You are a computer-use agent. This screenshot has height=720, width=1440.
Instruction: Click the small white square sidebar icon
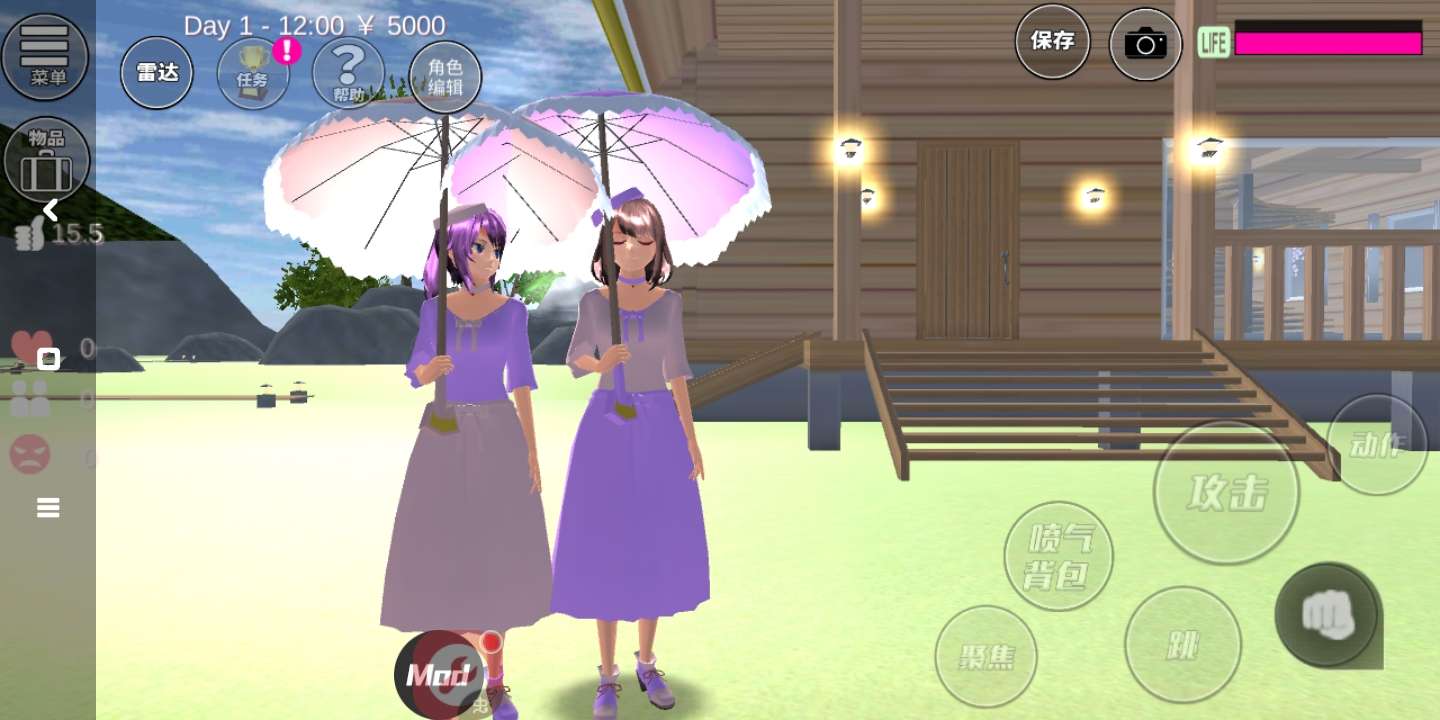tap(48, 359)
